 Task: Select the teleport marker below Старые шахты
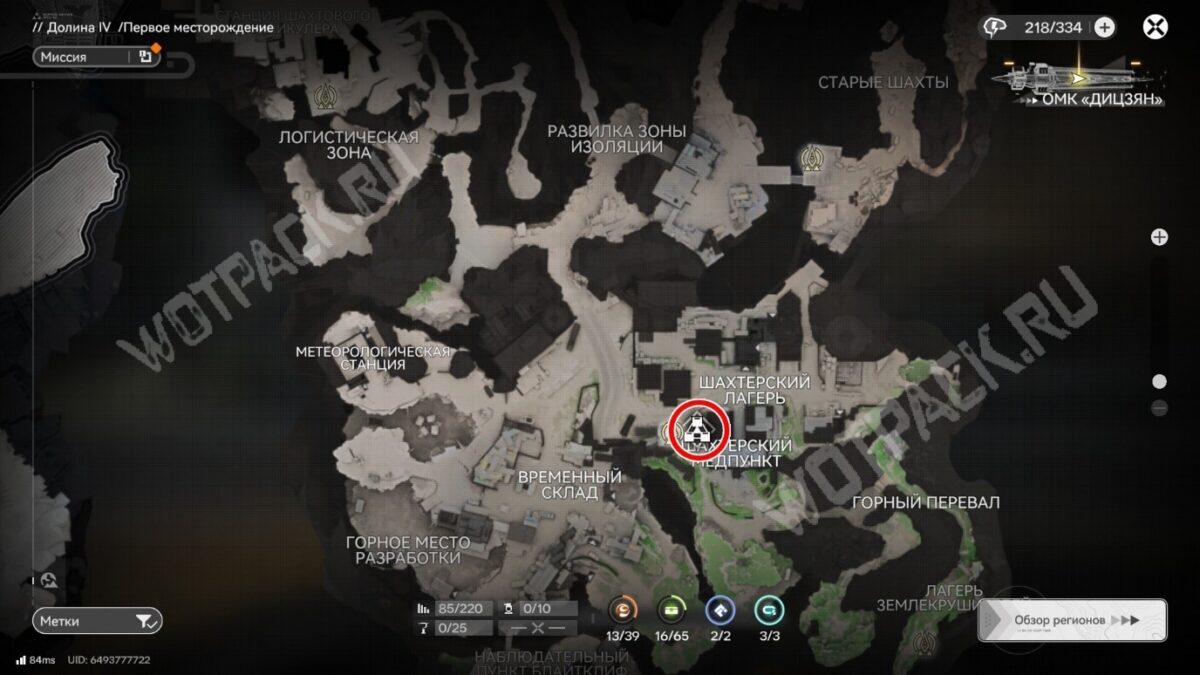[811, 155]
